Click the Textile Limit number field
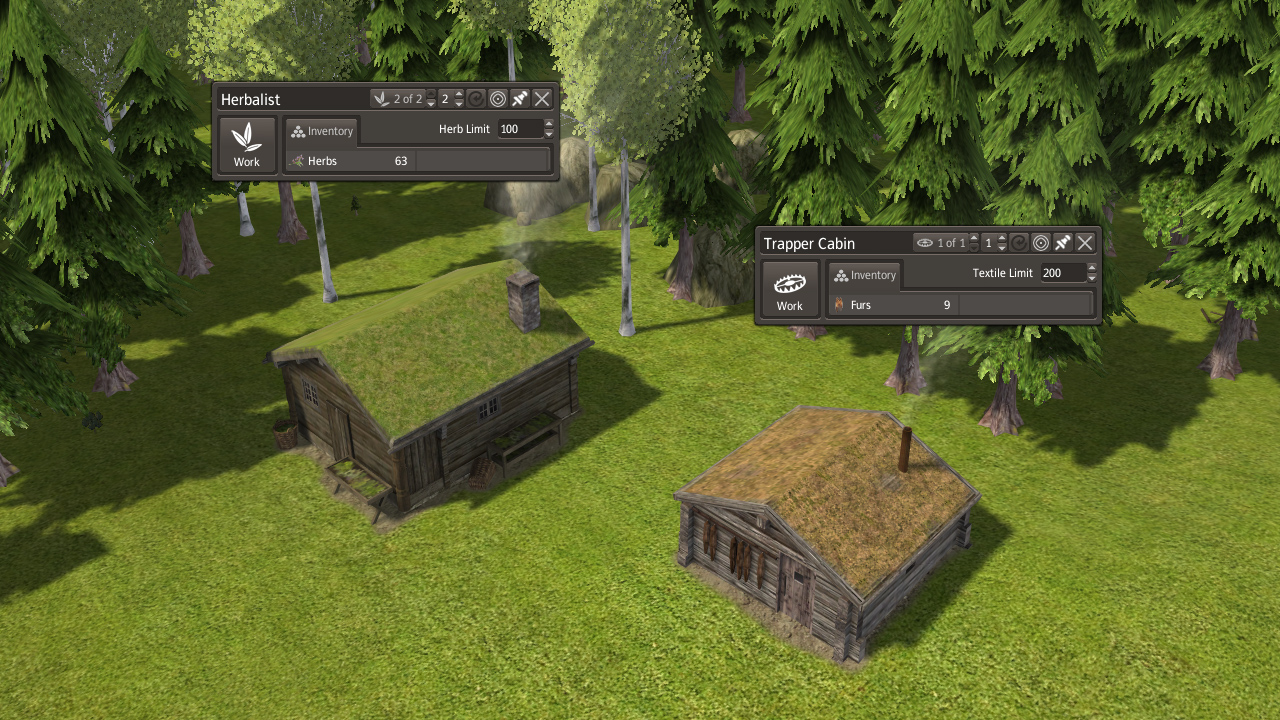The height and width of the screenshot is (720, 1280). 1062,273
